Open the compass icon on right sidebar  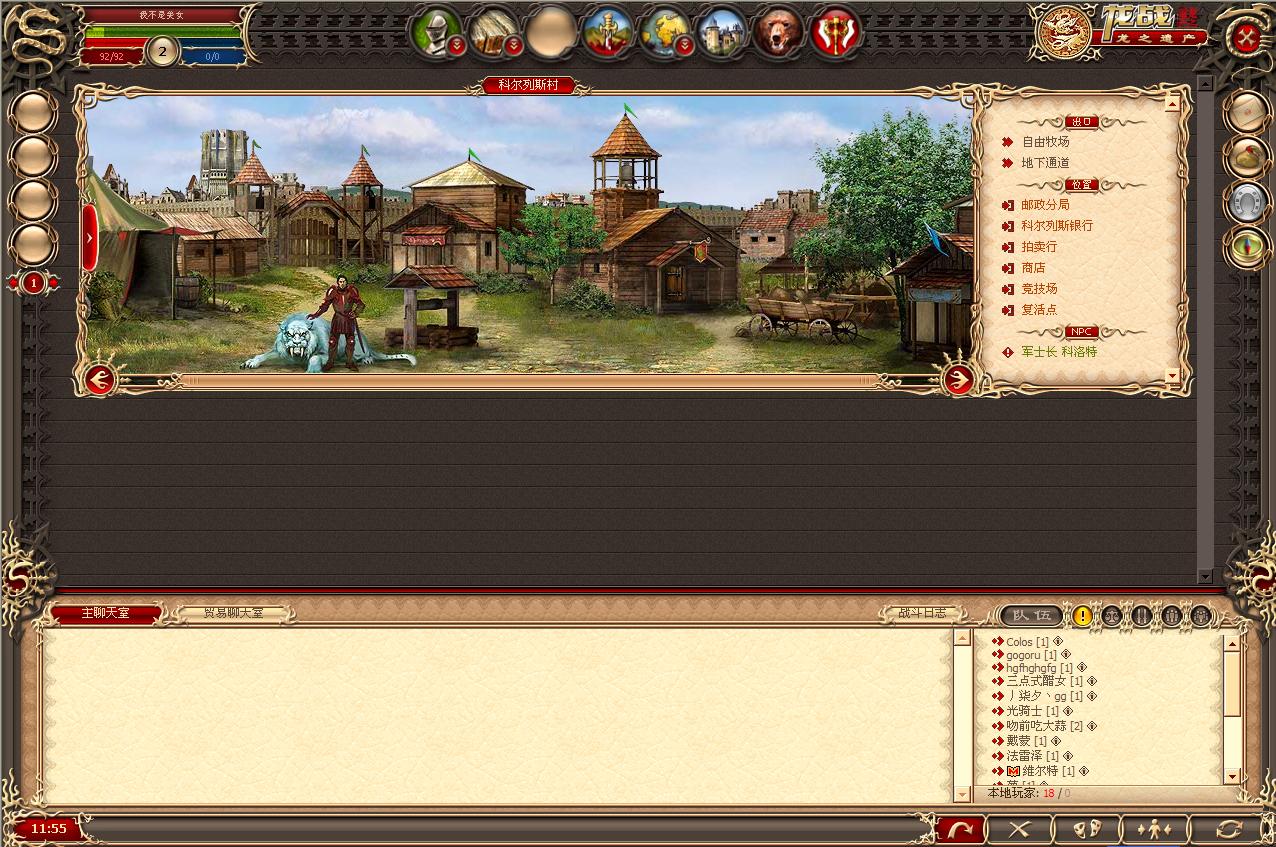pos(1247,247)
